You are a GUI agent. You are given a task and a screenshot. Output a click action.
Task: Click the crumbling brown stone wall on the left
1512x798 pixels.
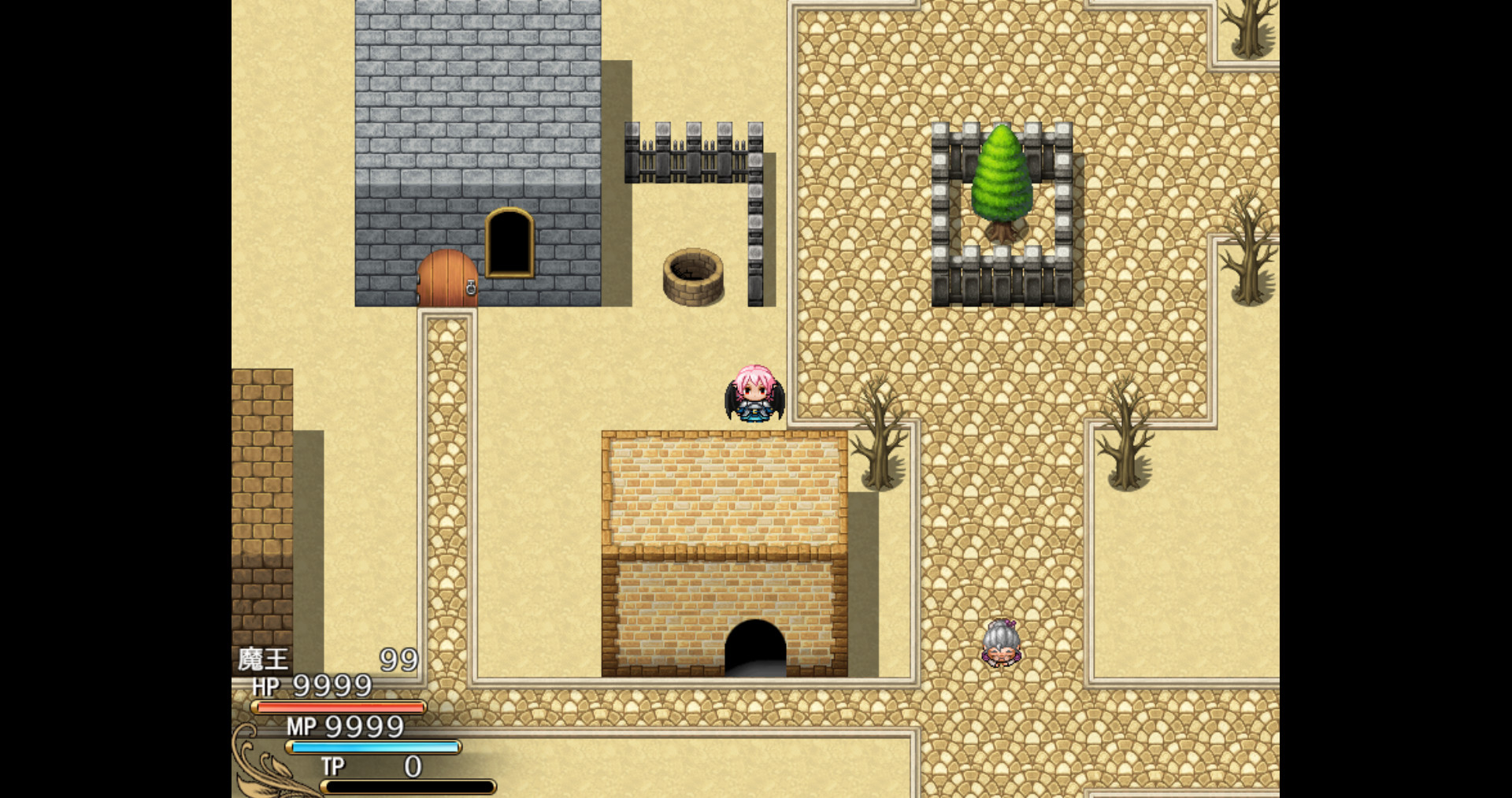tap(264, 473)
